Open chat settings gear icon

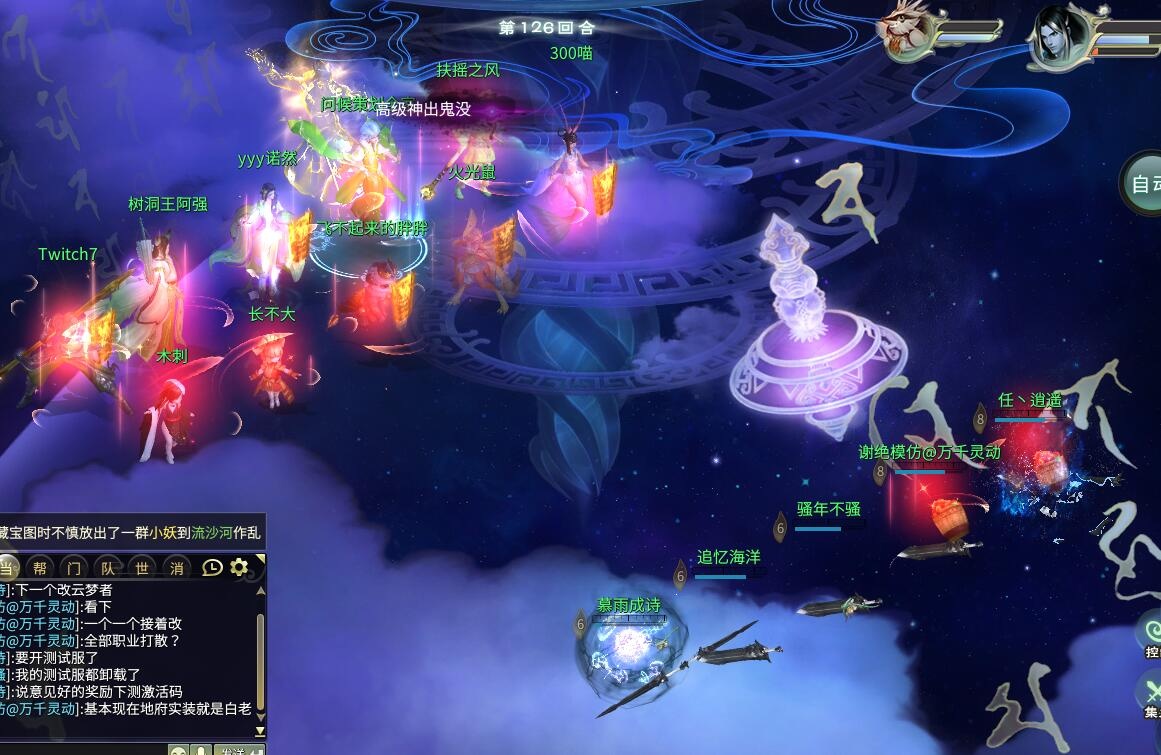(239, 567)
